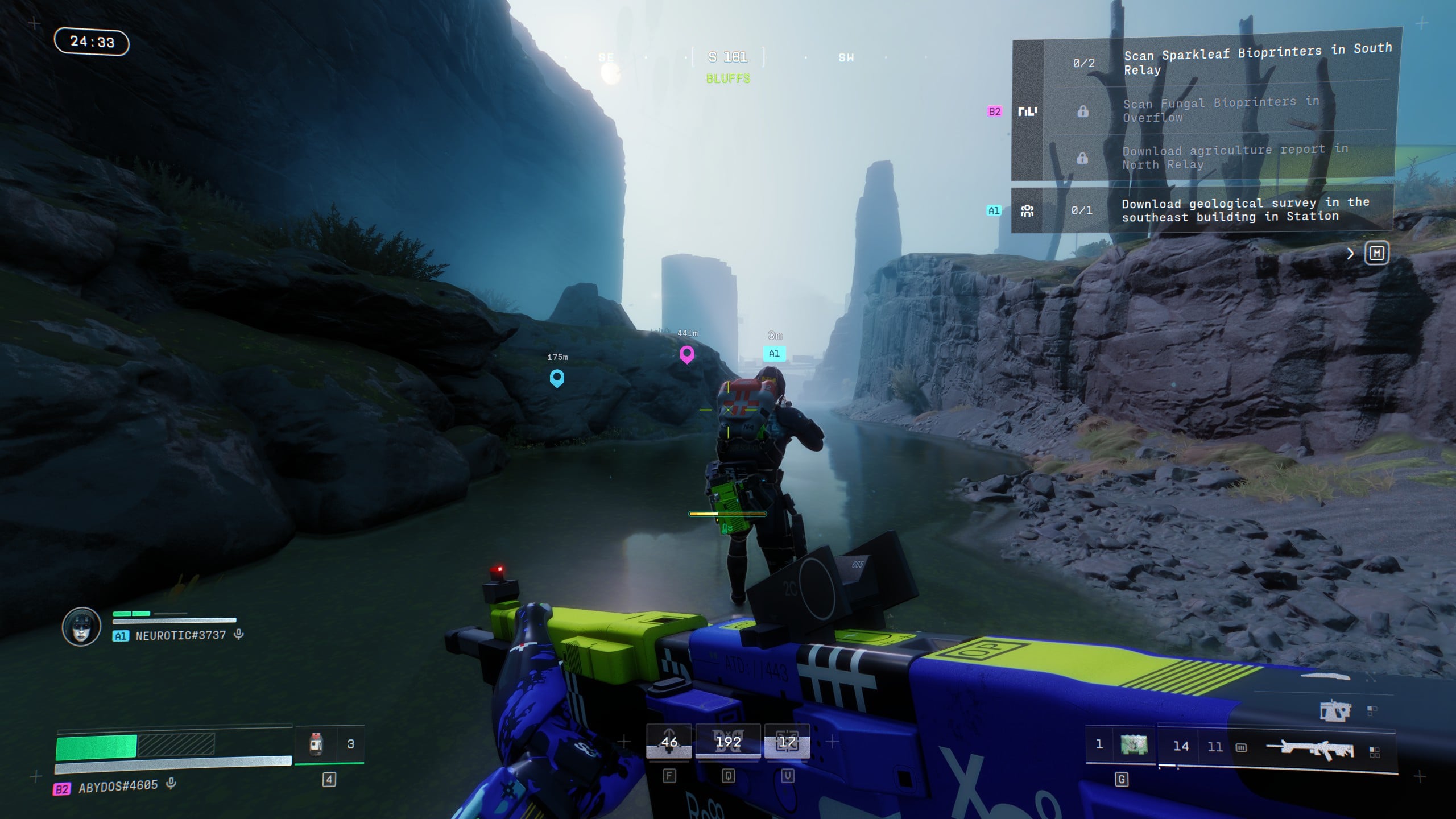Select the Scan Sparkleaf Bioprinters objective

point(1257,61)
